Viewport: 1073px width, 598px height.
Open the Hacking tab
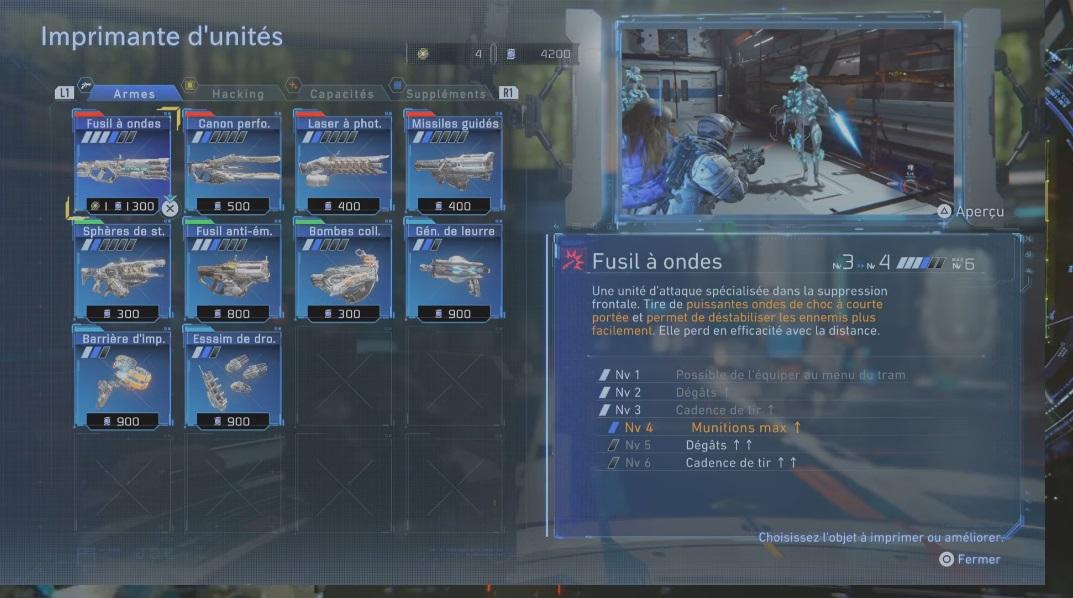[238, 94]
